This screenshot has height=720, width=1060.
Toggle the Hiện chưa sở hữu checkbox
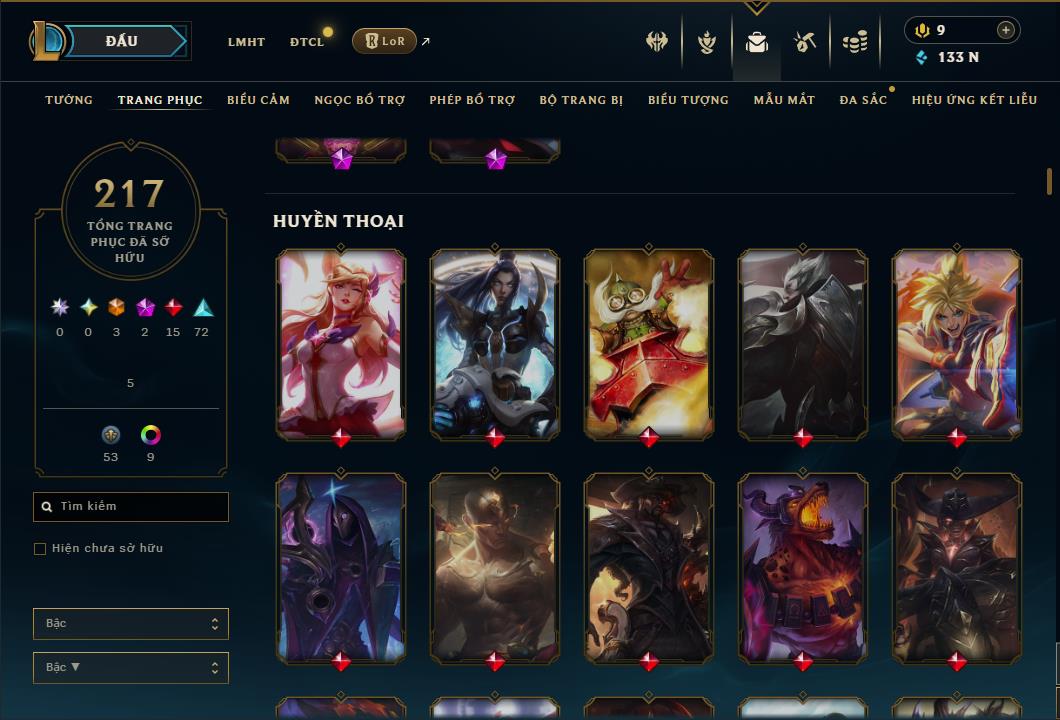tap(40, 549)
